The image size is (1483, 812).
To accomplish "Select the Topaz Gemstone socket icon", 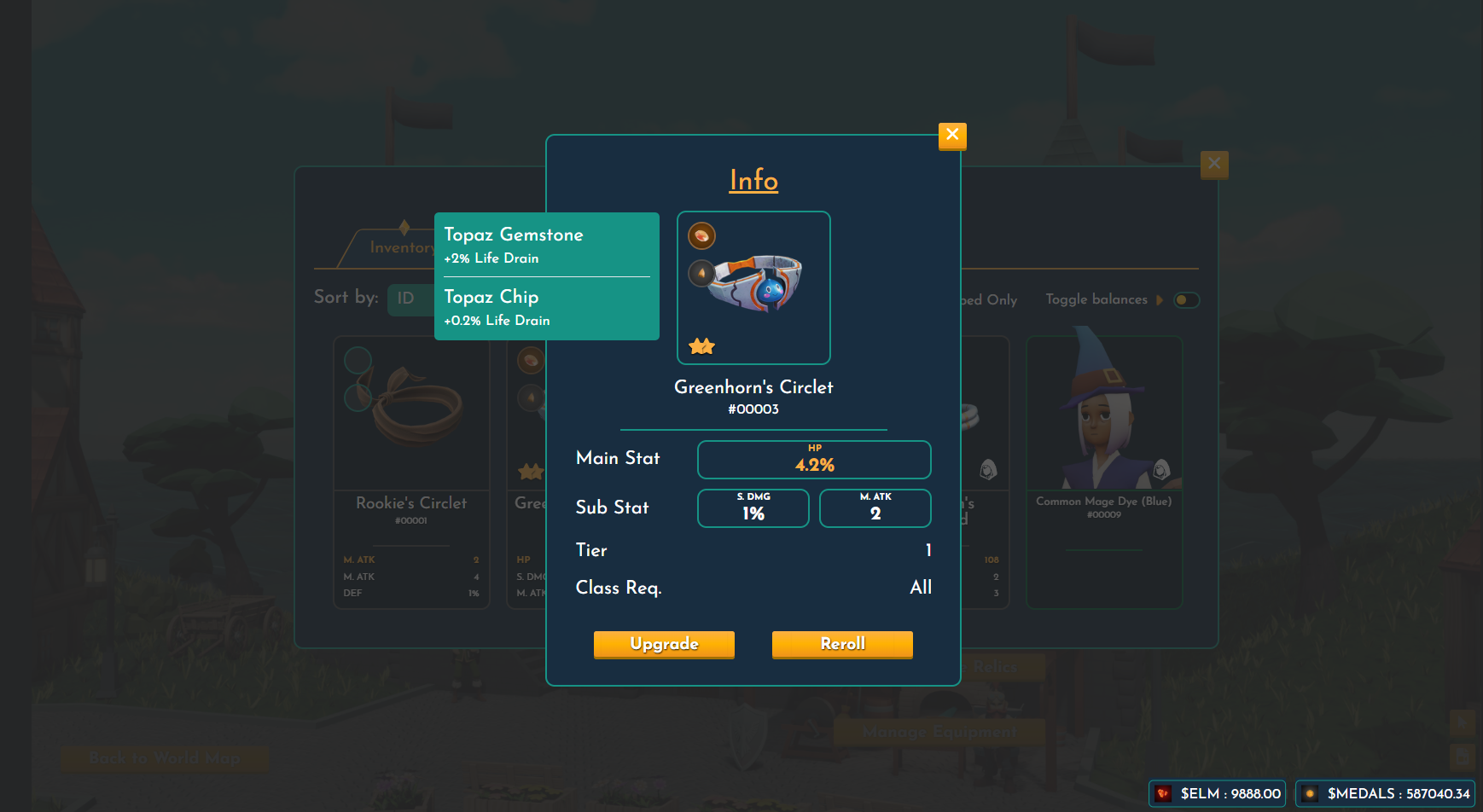I will tap(701, 235).
